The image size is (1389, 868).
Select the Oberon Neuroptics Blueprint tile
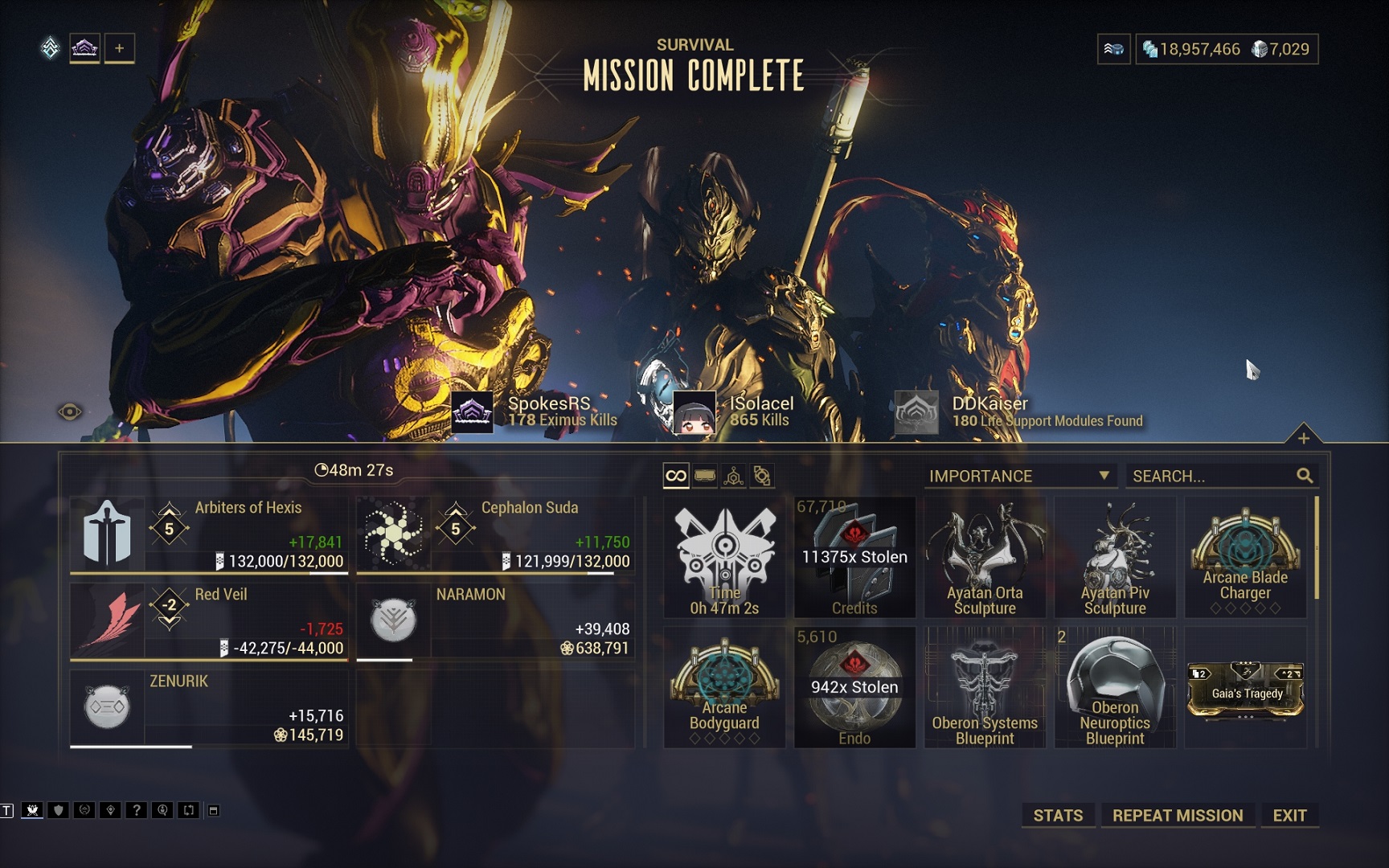click(1115, 688)
